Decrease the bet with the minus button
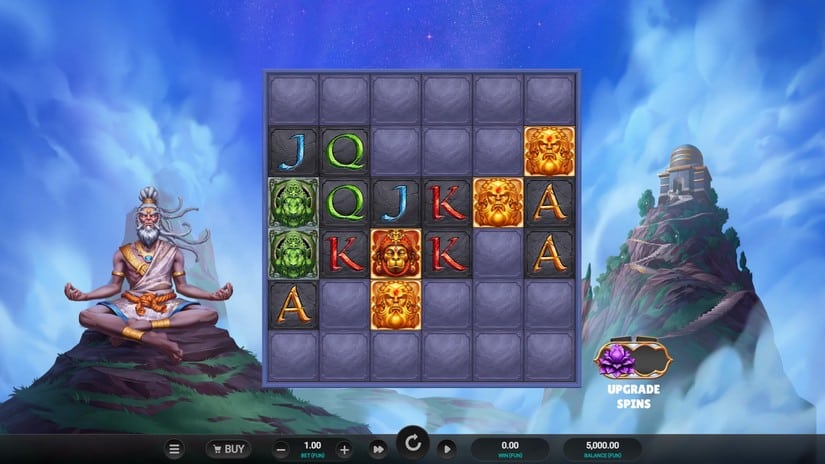Viewport: 825px width, 464px height. tap(282, 449)
